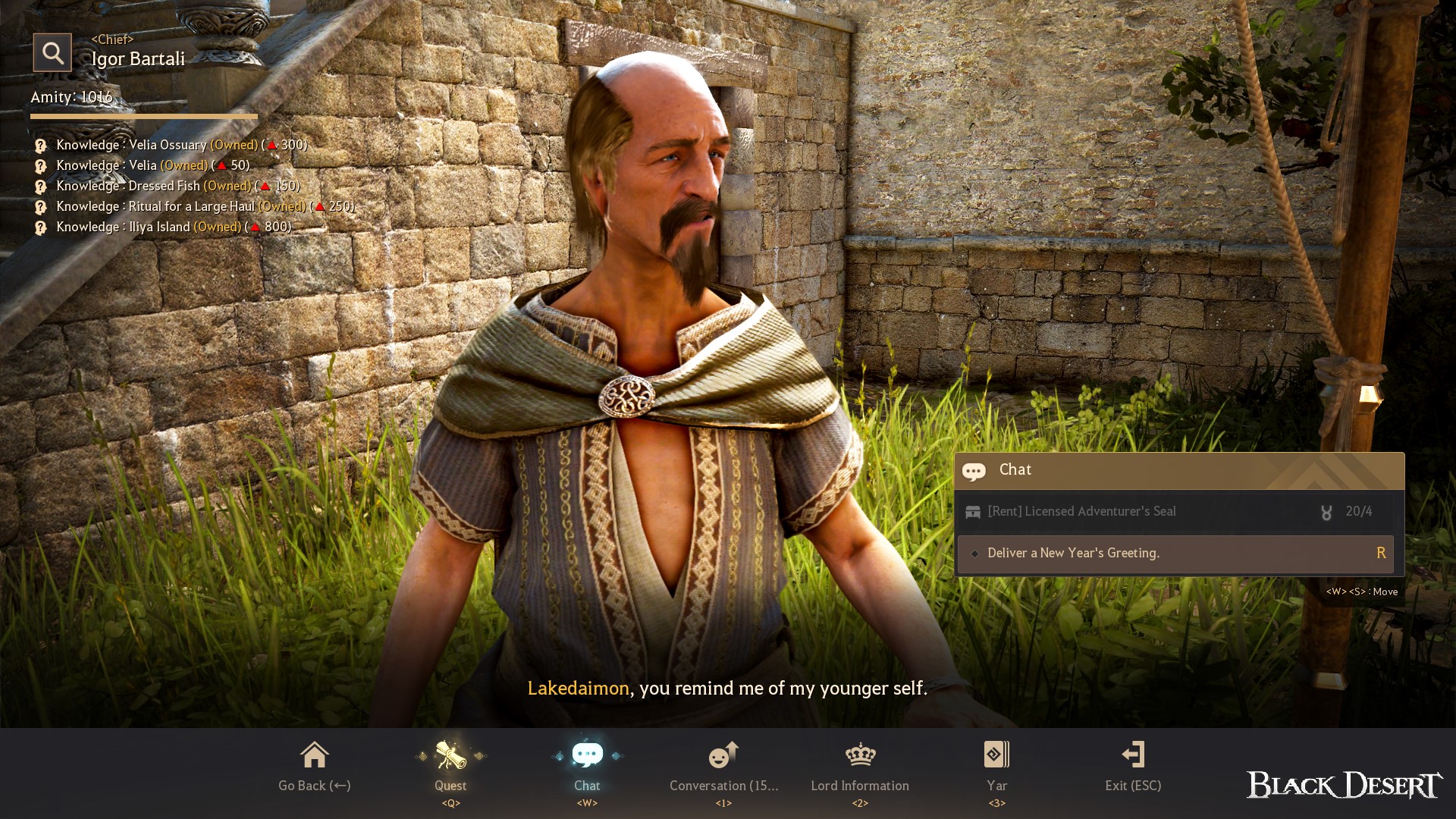View Lord Information
This screenshot has height=819, width=1456.
(860, 767)
